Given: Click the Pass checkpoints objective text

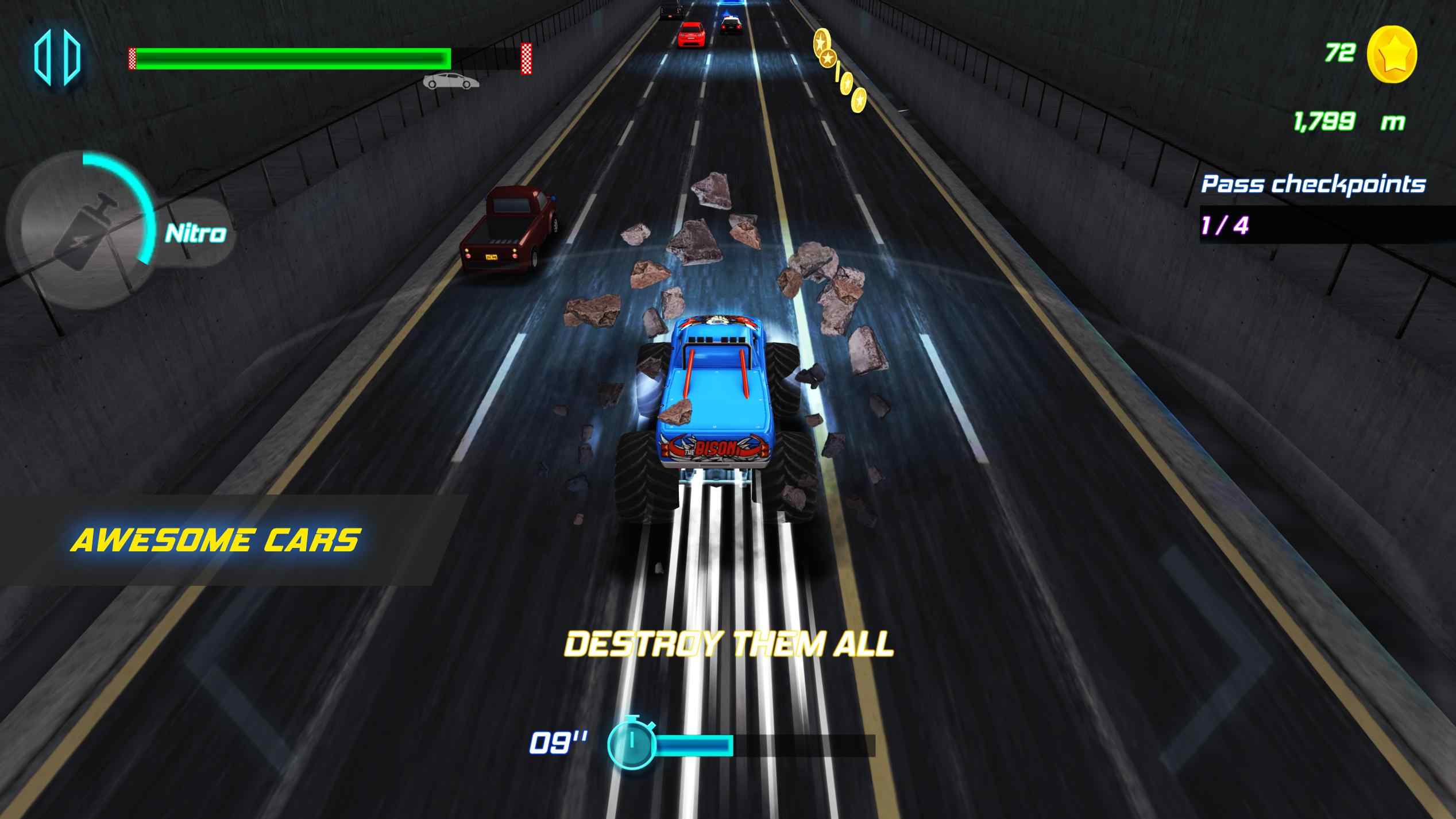Looking at the screenshot, I should (1314, 185).
